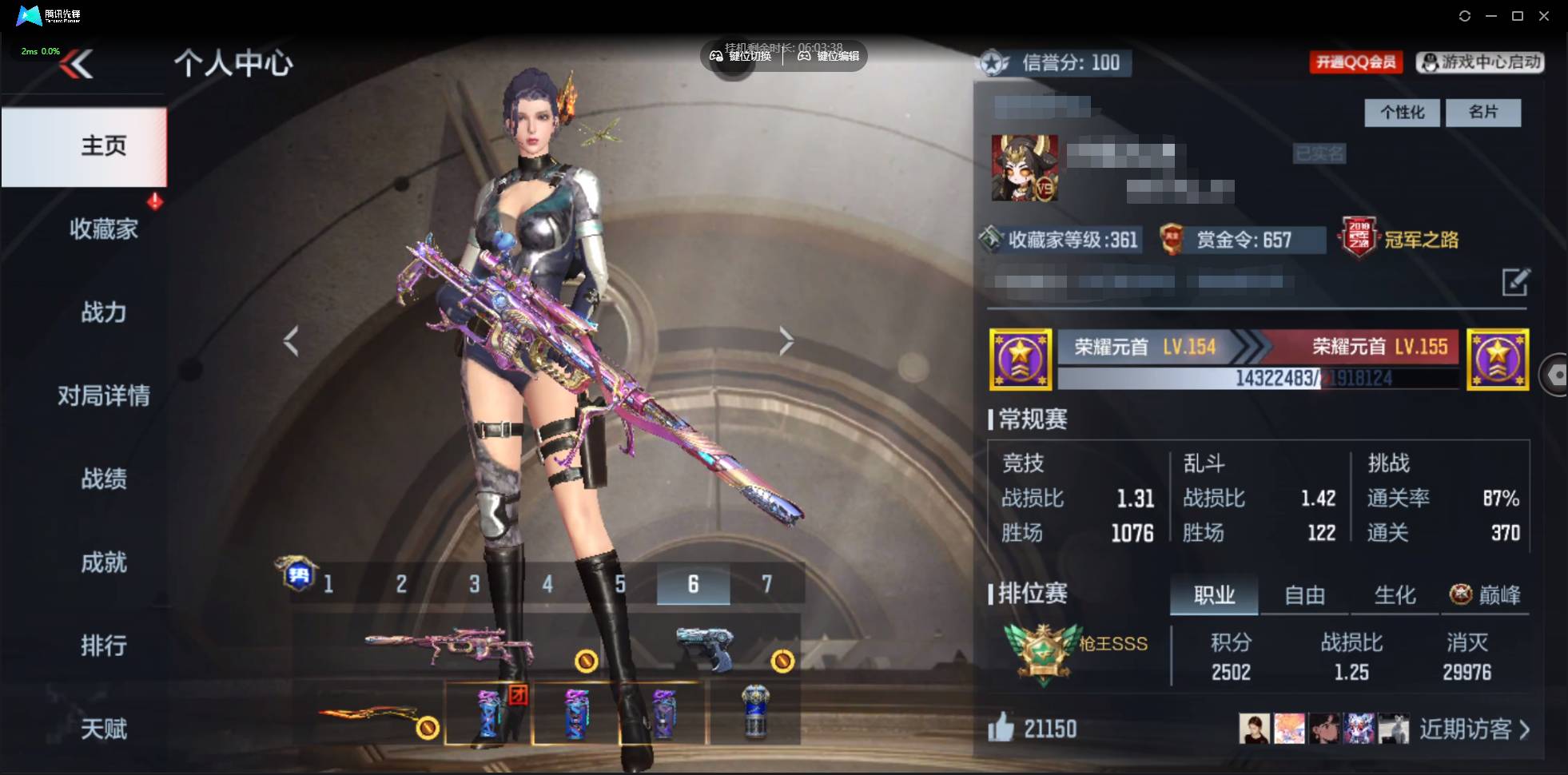Go back using the double-arrow button
This screenshot has height=775, width=1568.
[x=78, y=64]
